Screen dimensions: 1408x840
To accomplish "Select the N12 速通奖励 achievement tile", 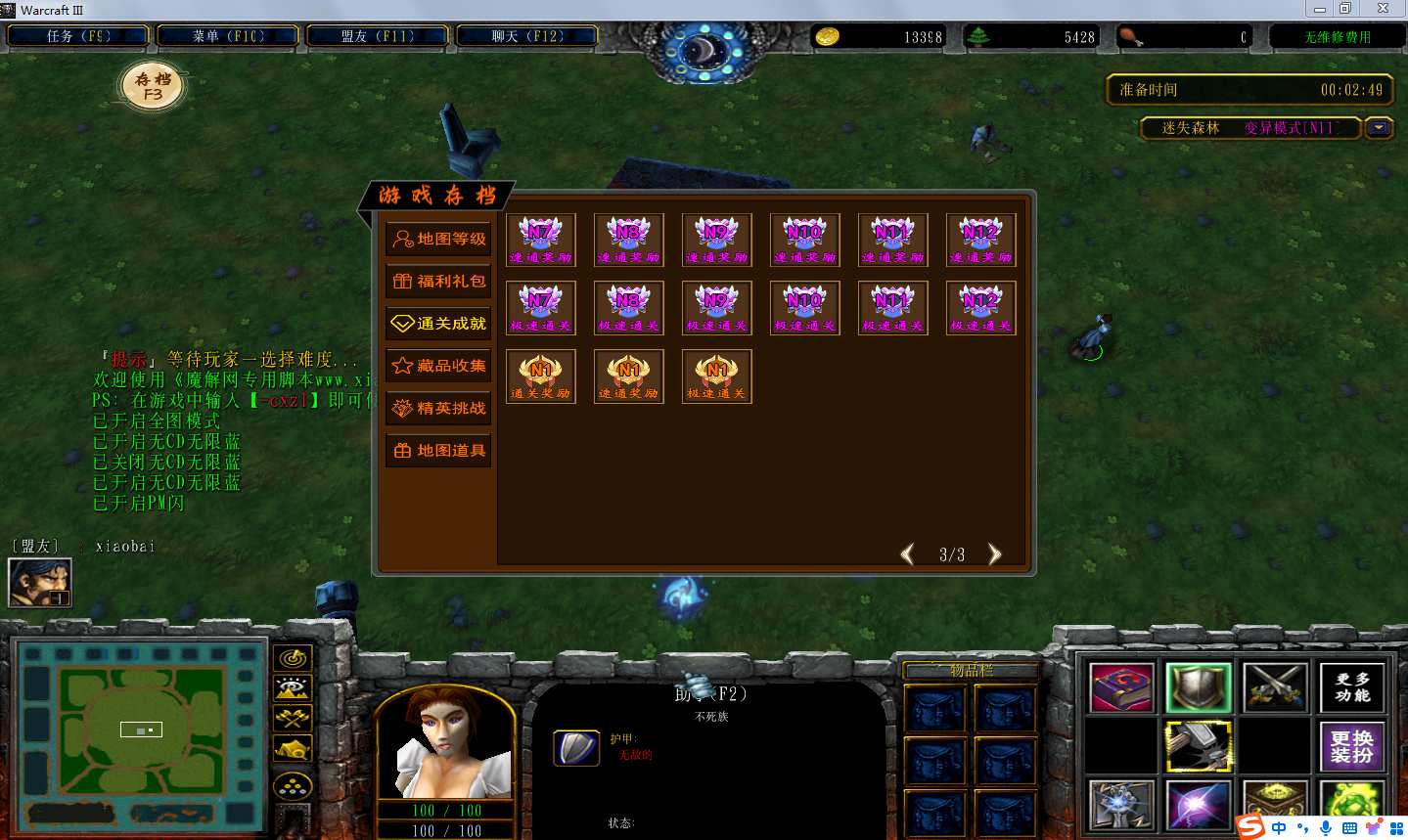I will [x=980, y=240].
